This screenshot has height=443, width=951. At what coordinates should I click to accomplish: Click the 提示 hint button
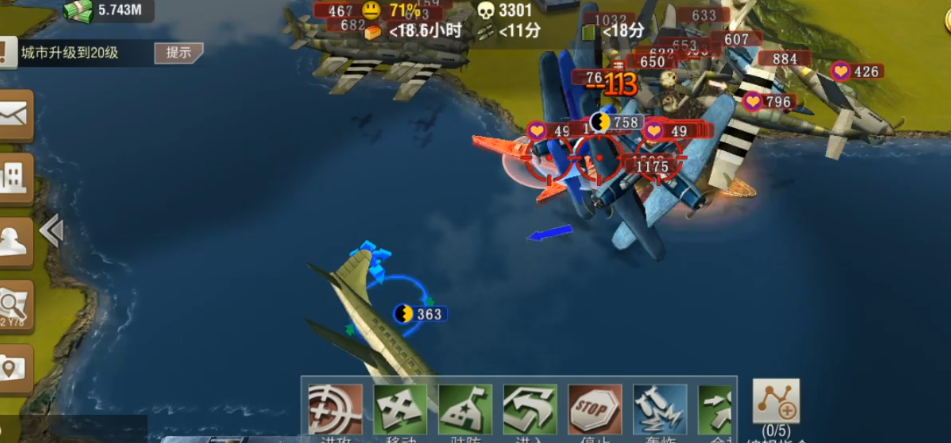click(178, 53)
